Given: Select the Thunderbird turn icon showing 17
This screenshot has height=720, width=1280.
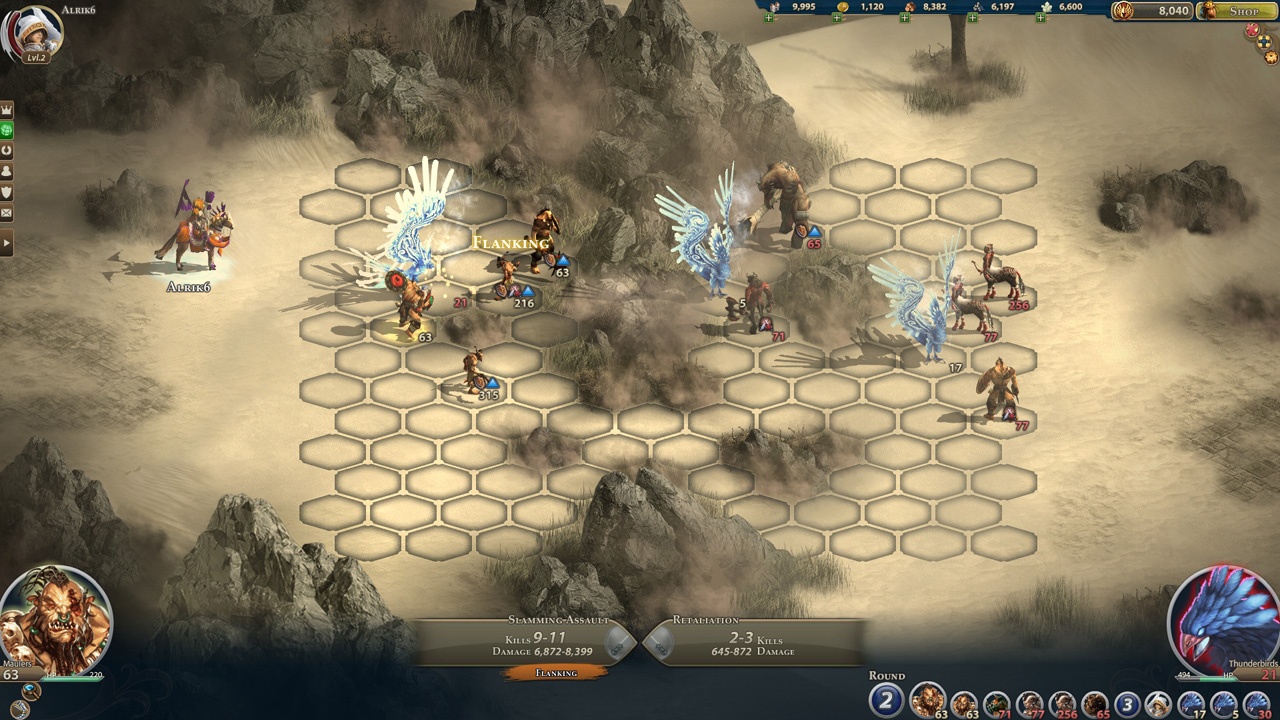Looking at the screenshot, I should coord(1192,704).
